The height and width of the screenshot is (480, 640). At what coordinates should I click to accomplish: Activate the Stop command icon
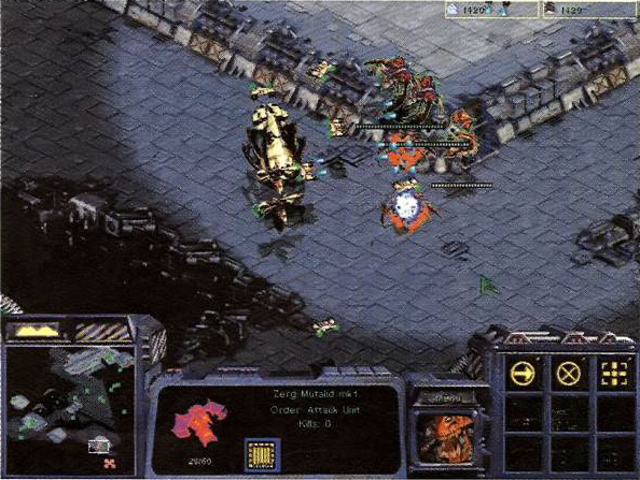tap(569, 374)
